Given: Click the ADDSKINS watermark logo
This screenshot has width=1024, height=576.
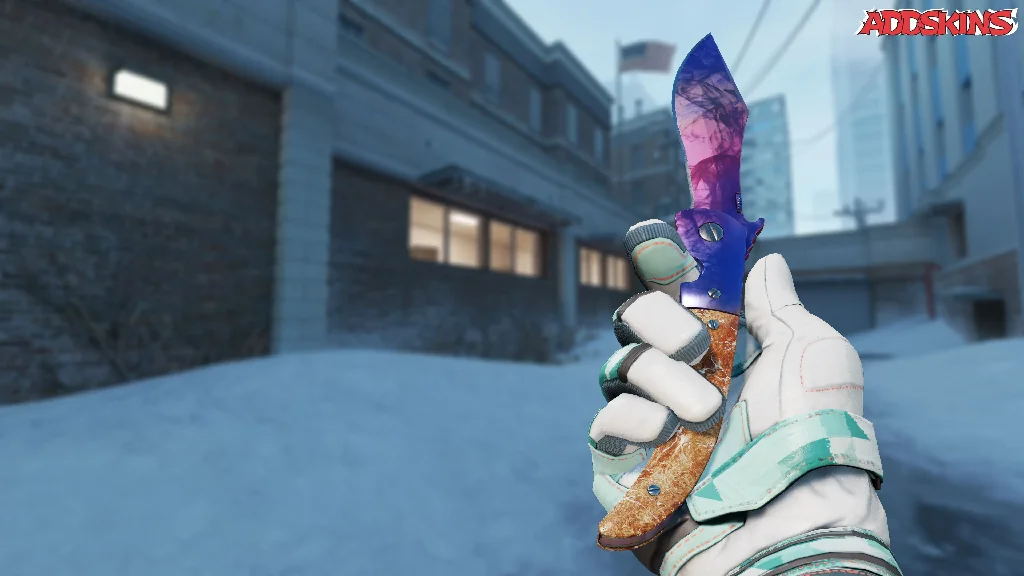Looking at the screenshot, I should pos(937,22).
